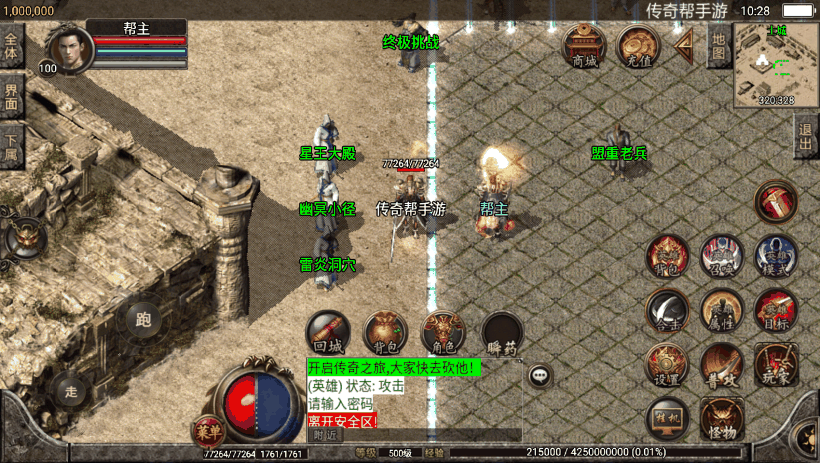Tap the 退出 exit button

tap(806, 137)
